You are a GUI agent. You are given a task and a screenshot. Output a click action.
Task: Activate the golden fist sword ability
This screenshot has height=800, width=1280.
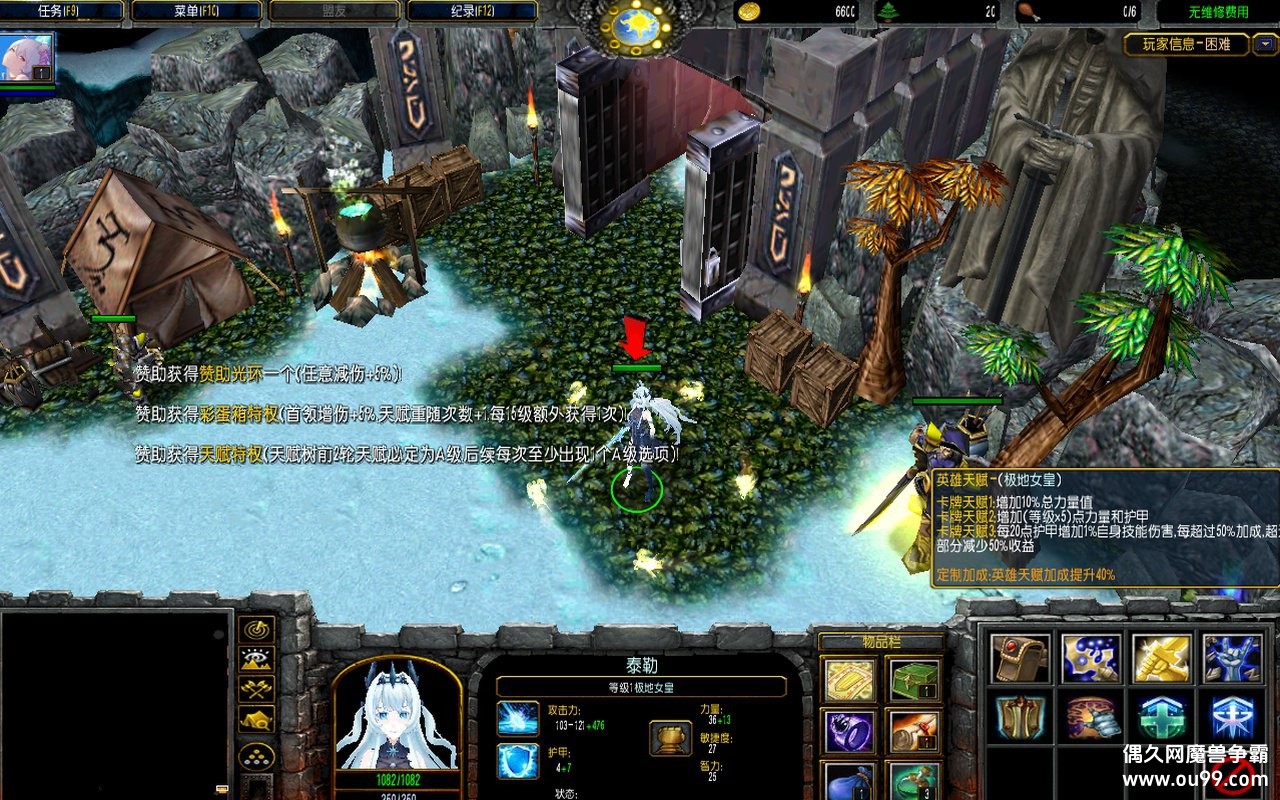pos(1161,658)
